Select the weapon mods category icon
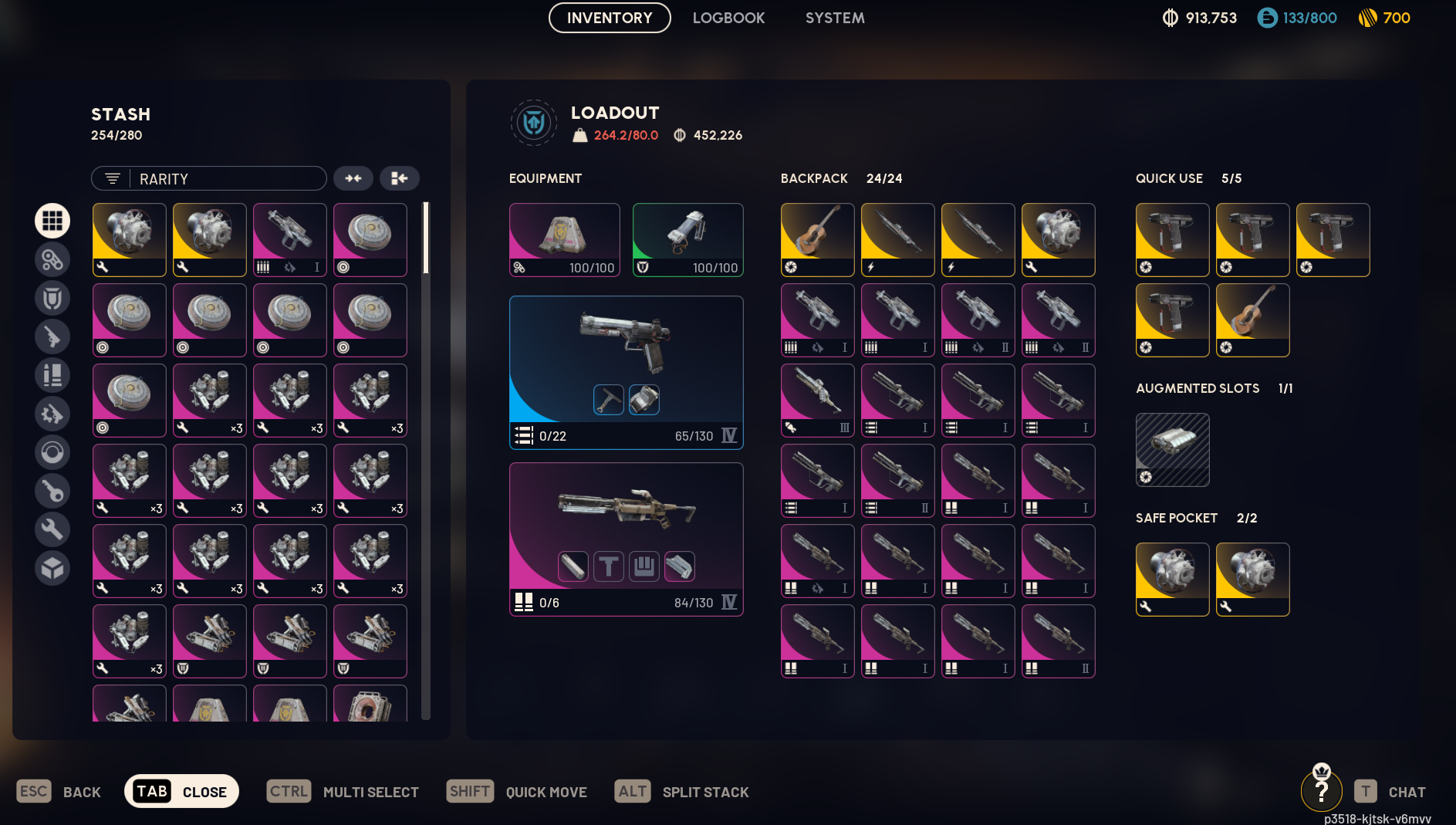Viewport: 1456px width, 825px height. tap(52, 414)
